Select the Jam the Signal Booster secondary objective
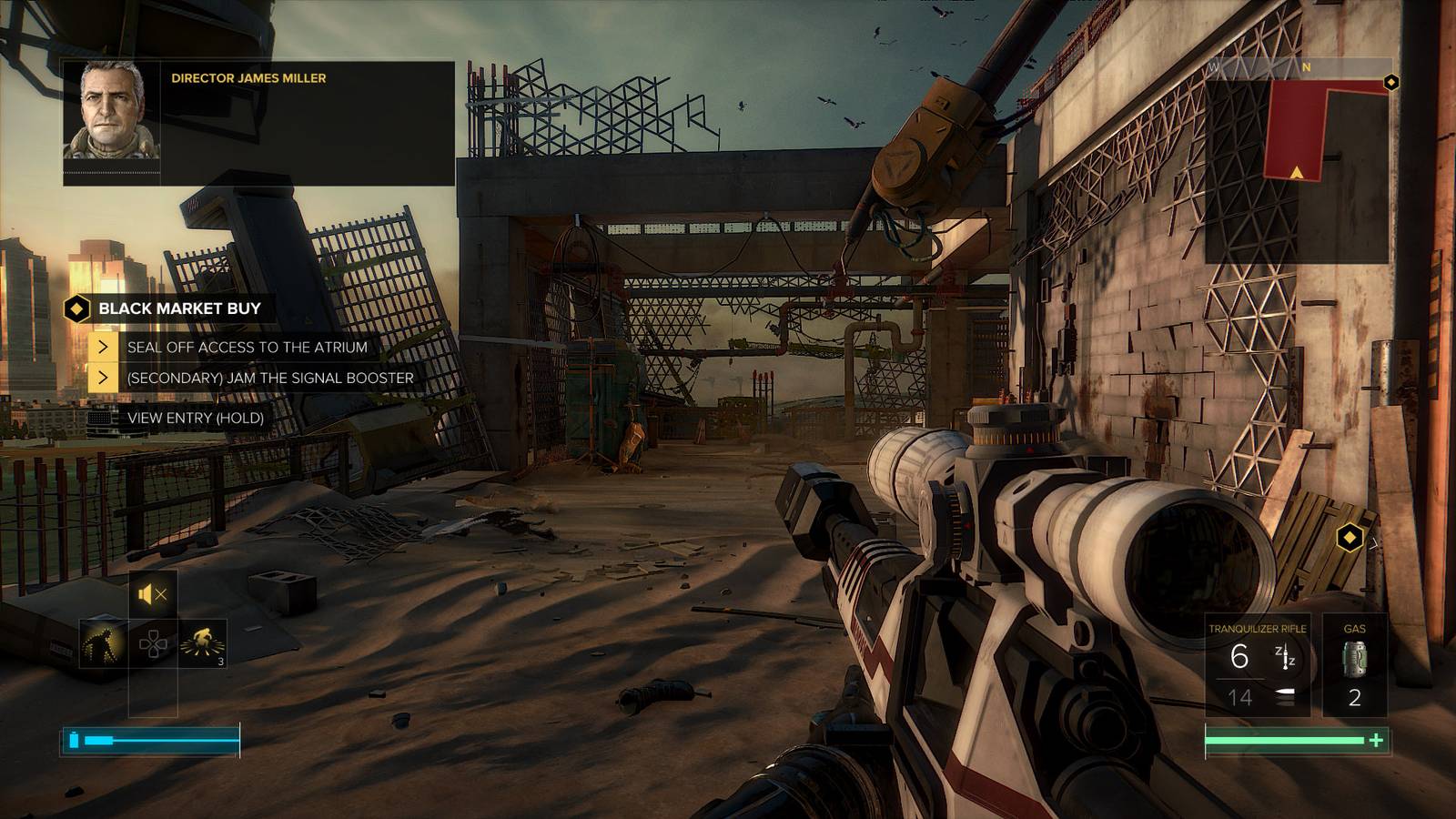 [x=269, y=379]
